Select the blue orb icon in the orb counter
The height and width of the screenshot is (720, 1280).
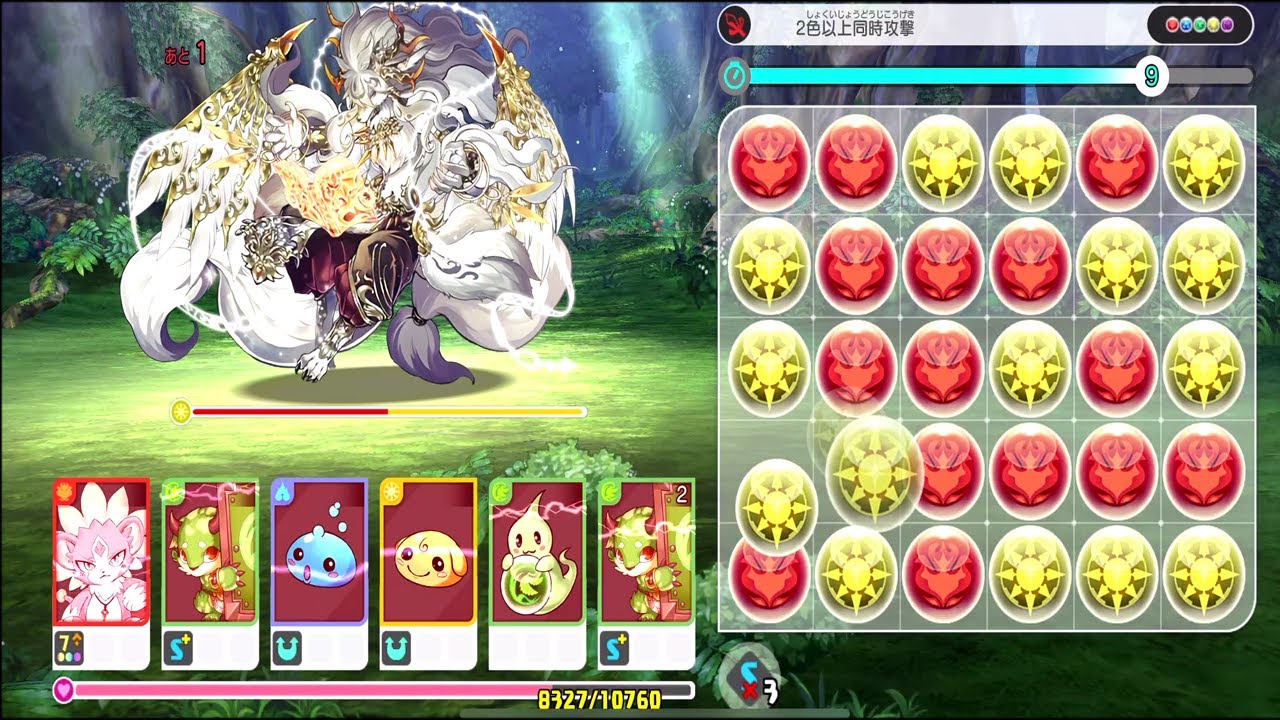pos(1186,24)
